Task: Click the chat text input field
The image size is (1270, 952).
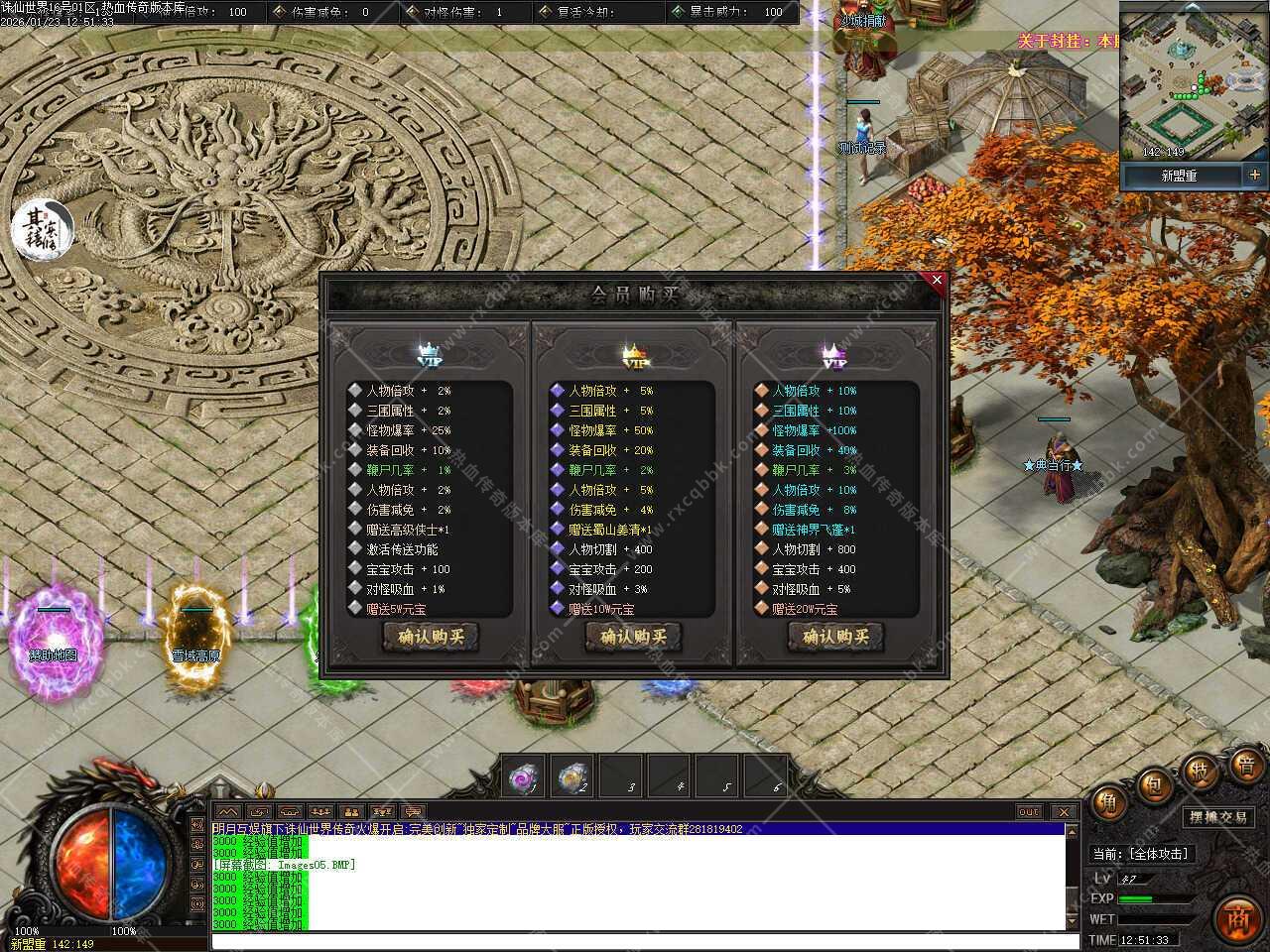Action: 635,940
